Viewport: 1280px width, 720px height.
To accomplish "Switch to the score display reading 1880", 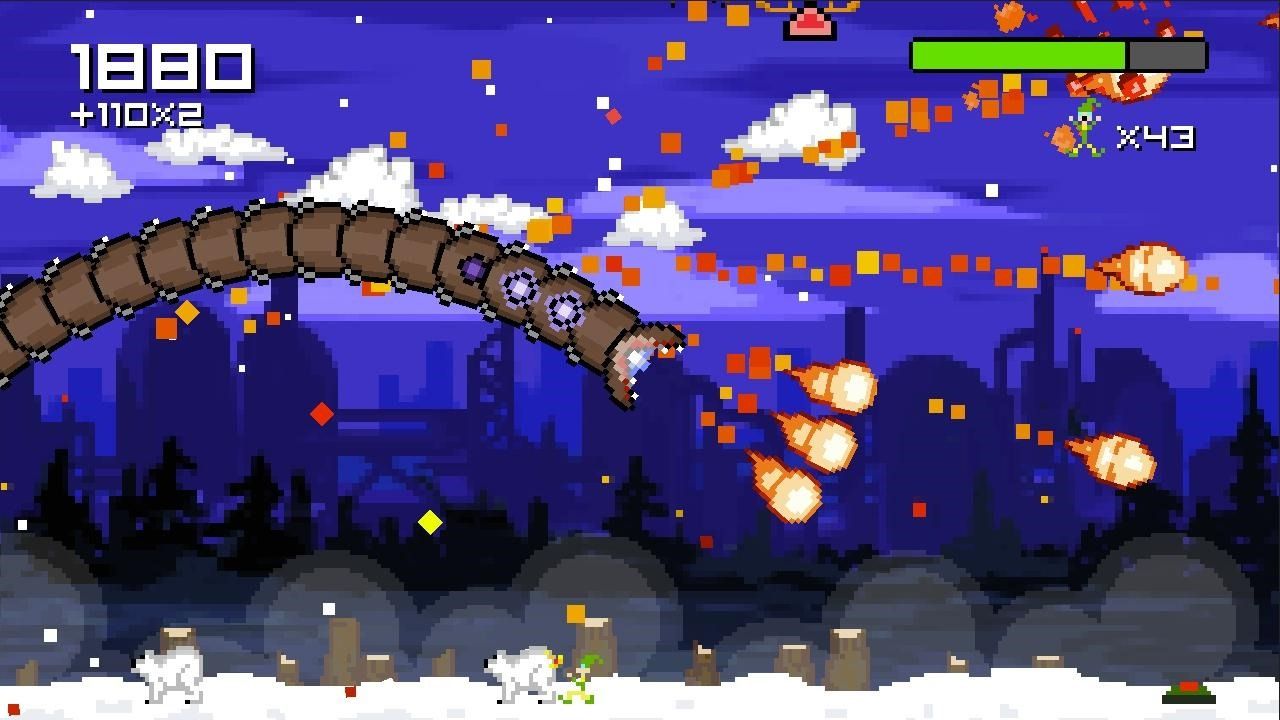I will click(160, 68).
